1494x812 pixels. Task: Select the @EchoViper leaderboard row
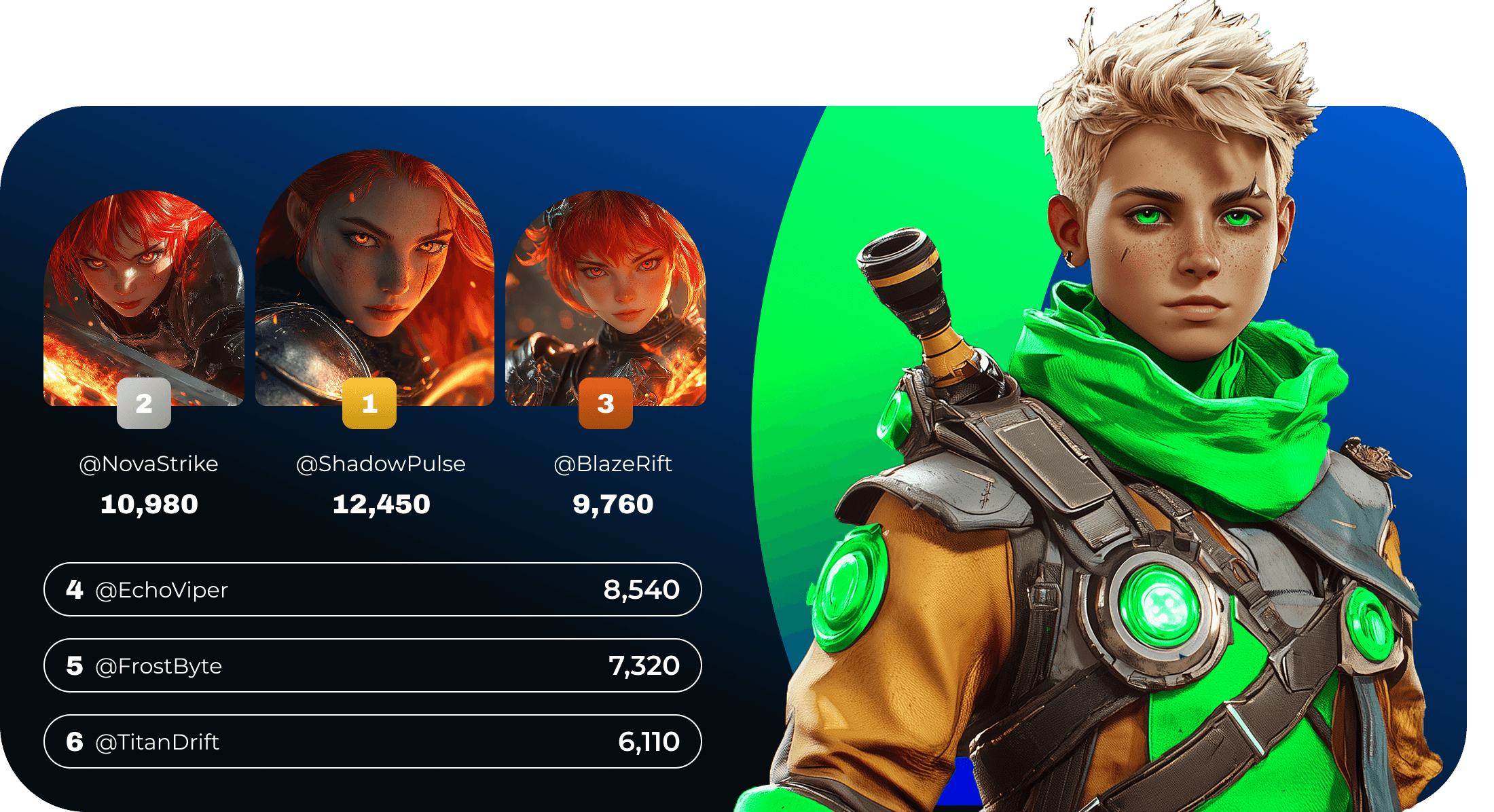coord(372,589)
